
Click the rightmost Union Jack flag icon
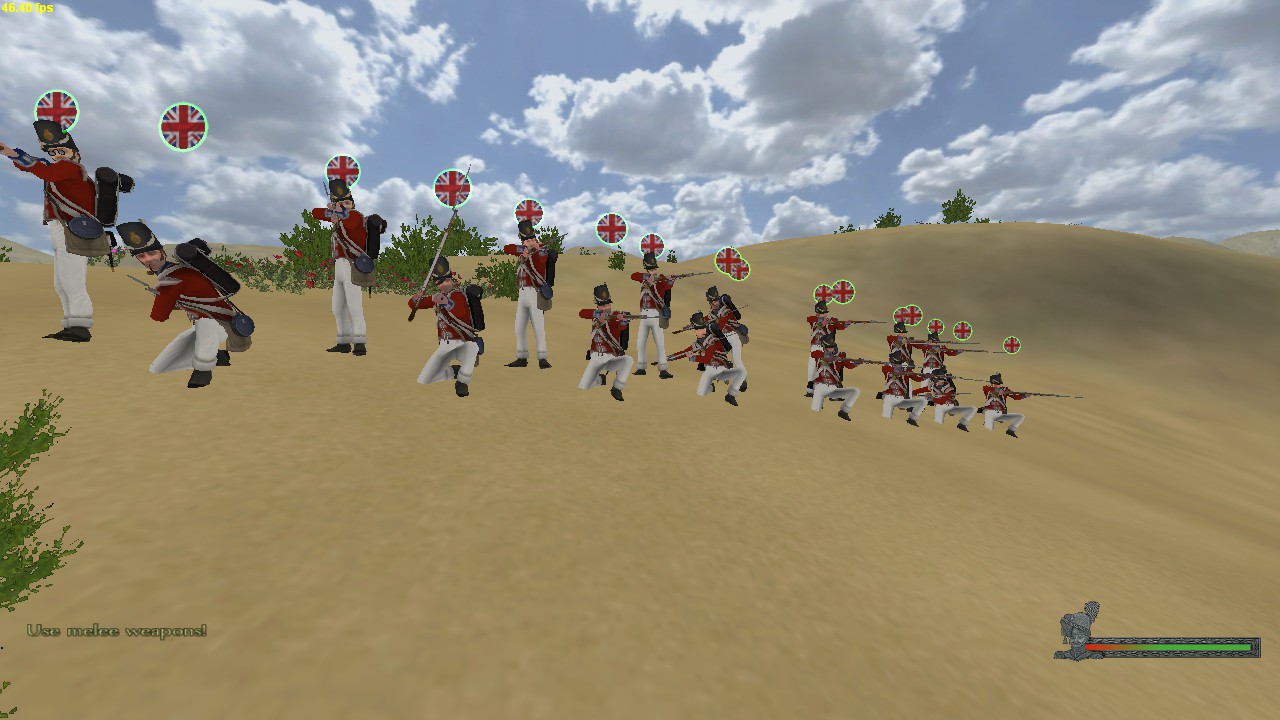1011,344
